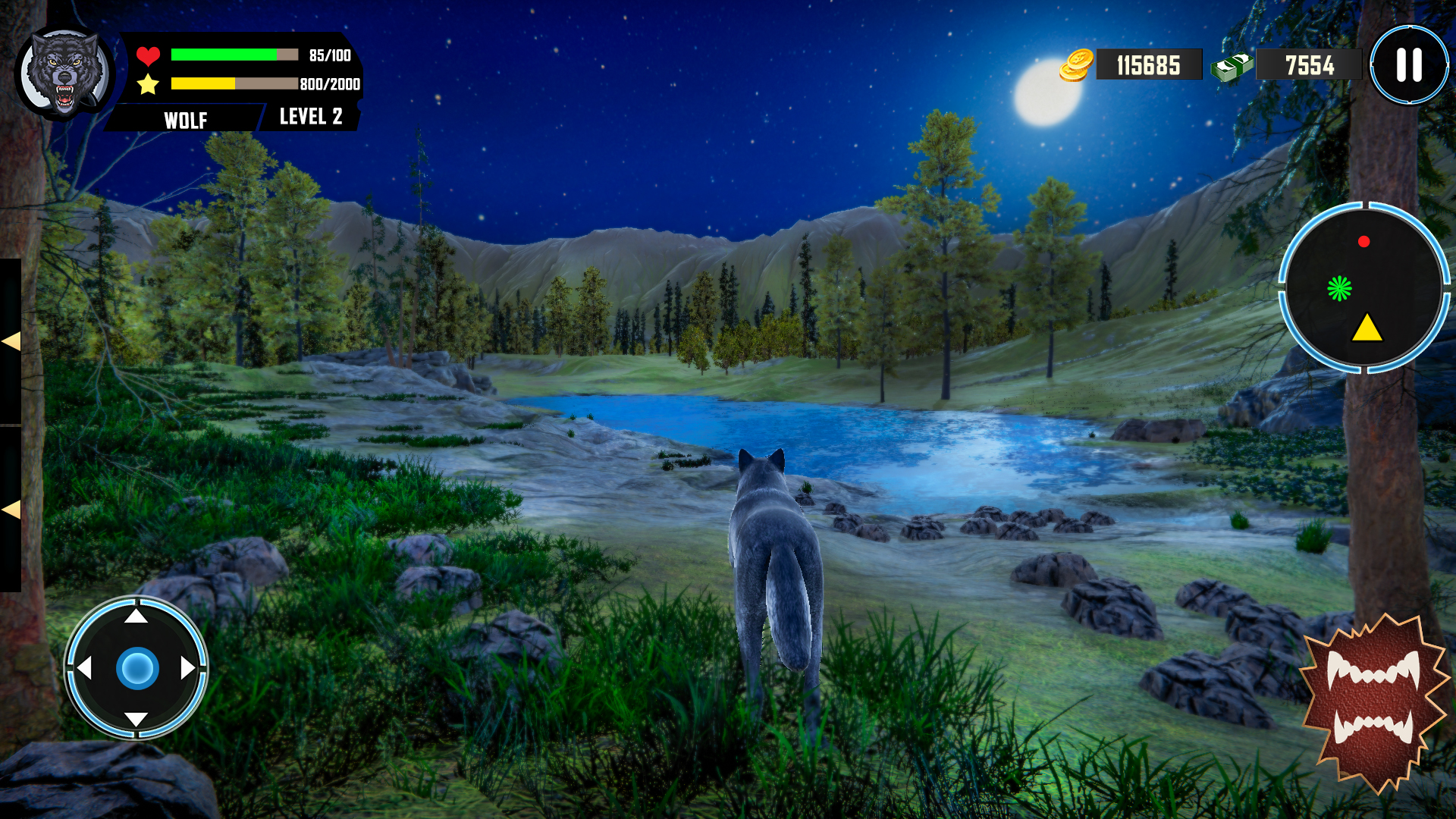Select the green marker on the radar

pyautogui.click(x=1340, y=288)
